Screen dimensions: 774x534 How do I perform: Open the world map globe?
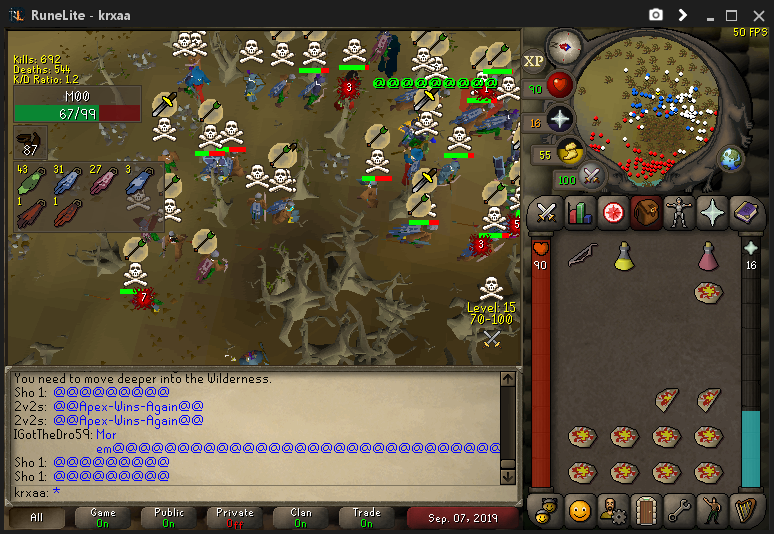coord(732,159)
